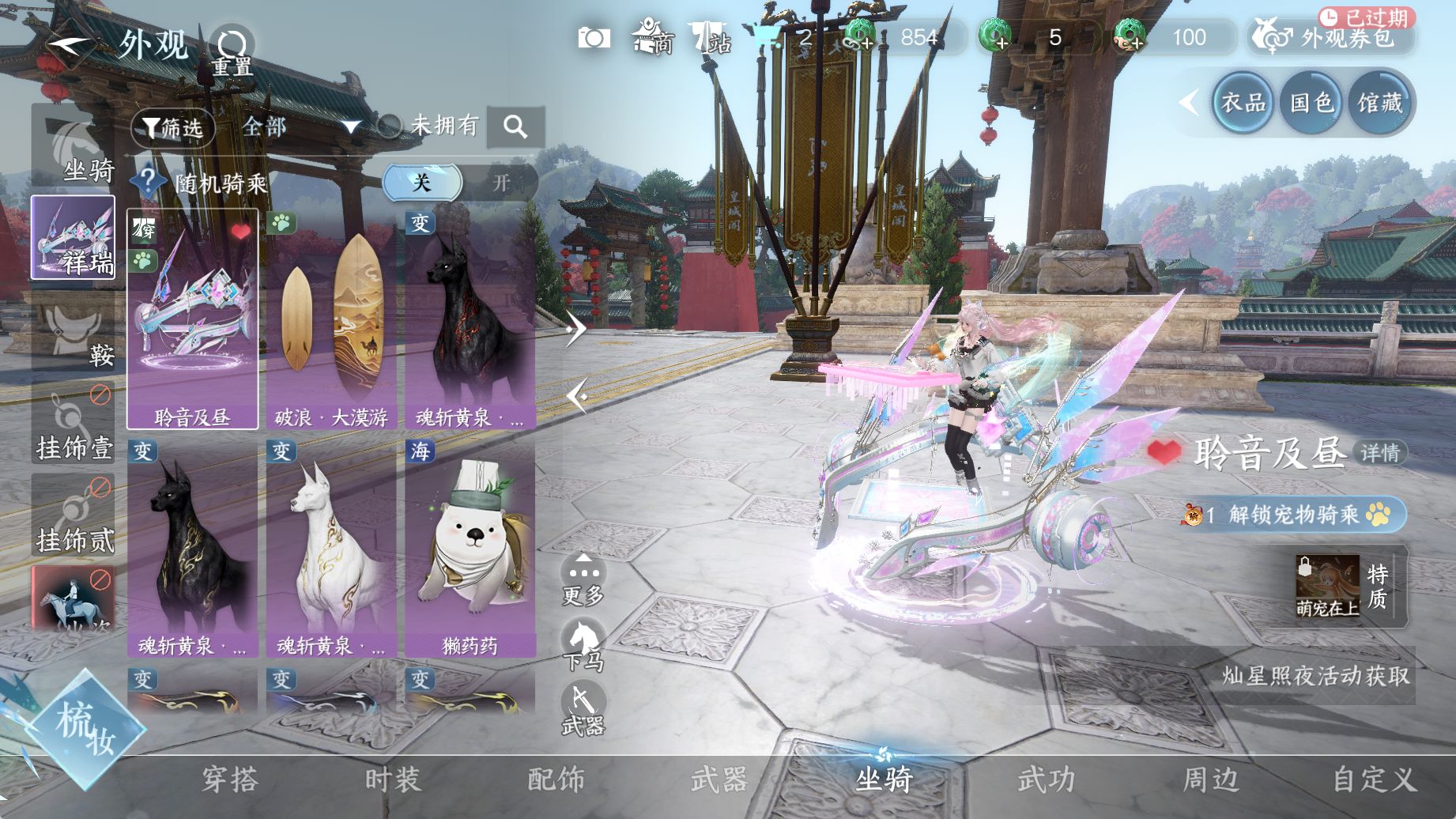The height and width of the screenshot is (819, 1456).
Task: Switch random mount toggle to 开
Action: tap(501, 183)
